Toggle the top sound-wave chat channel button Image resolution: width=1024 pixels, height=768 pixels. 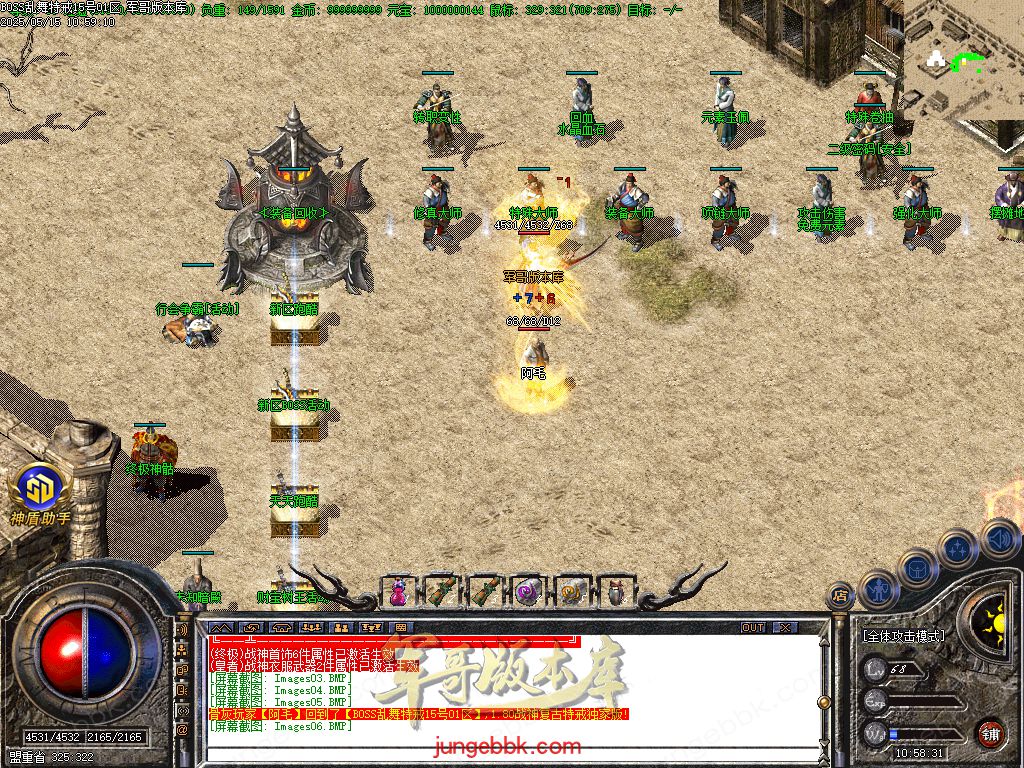(x=182, y=632)
